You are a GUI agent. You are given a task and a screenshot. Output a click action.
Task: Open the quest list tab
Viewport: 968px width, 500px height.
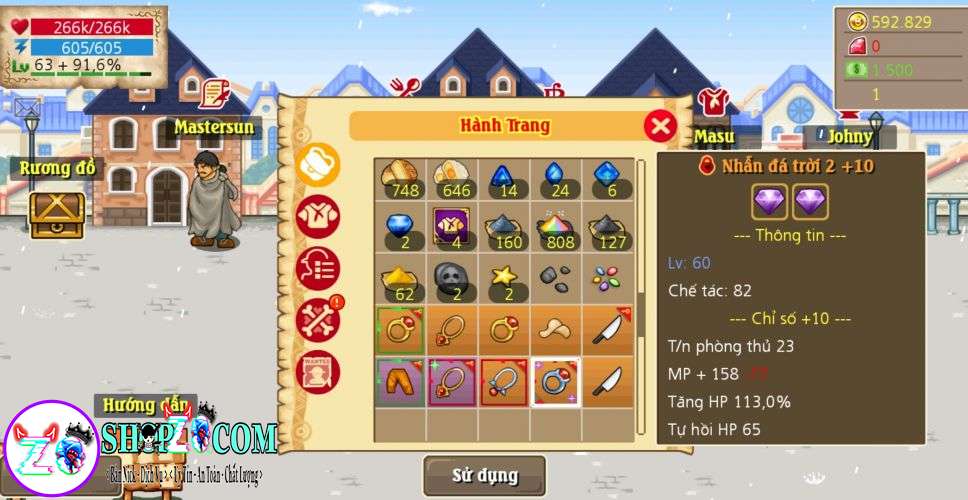coord(318,268)
